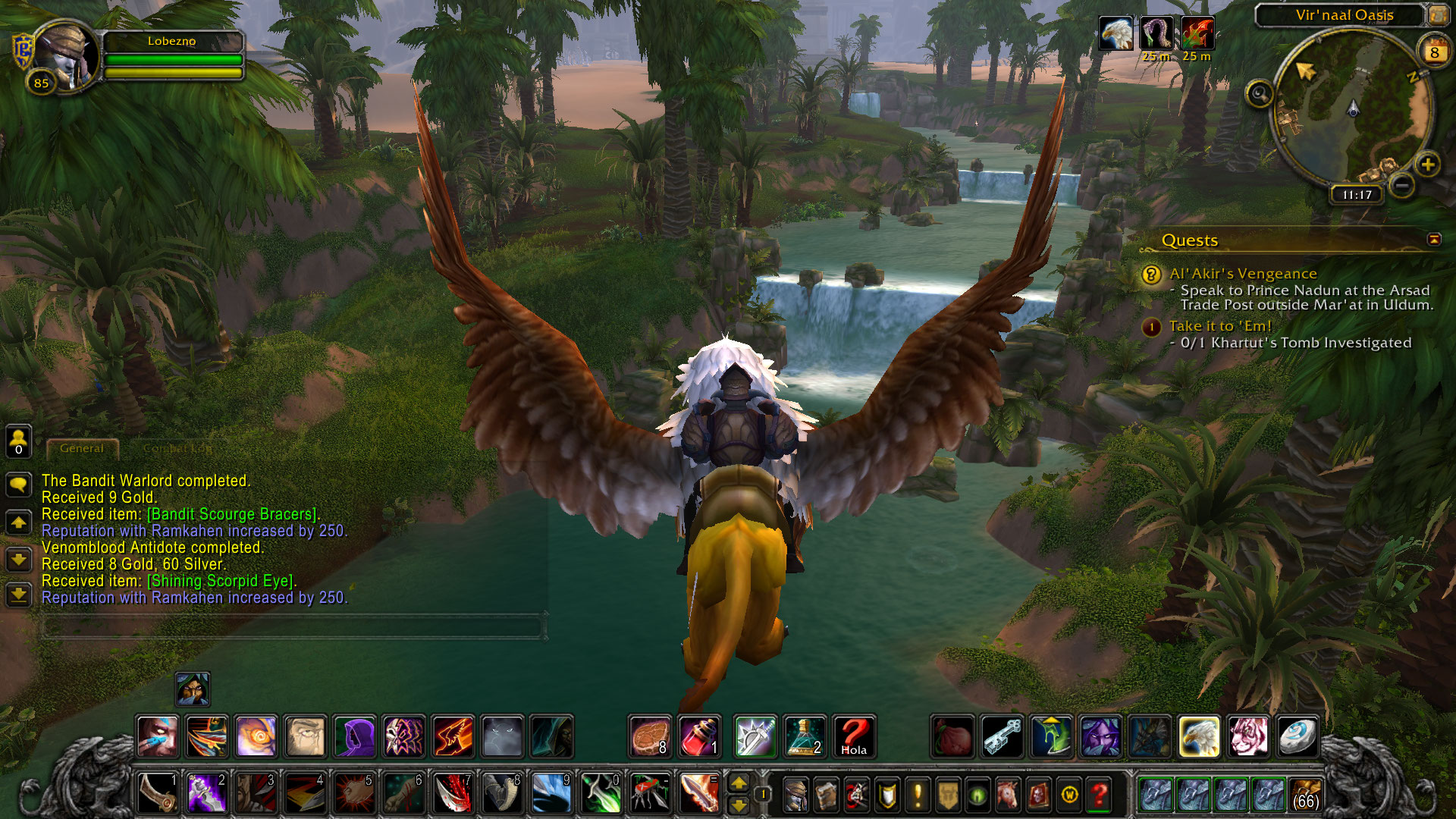Use the red healing potion slot
The height and width of the screenshot is (819, 1456).
699,737
